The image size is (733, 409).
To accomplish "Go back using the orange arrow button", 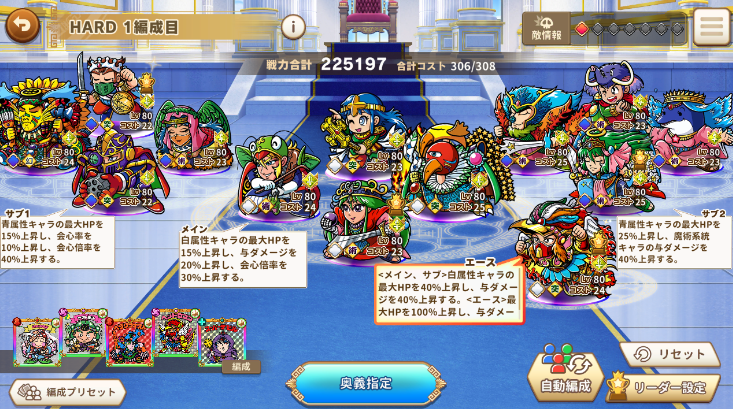I will click(x=22, y=24).
